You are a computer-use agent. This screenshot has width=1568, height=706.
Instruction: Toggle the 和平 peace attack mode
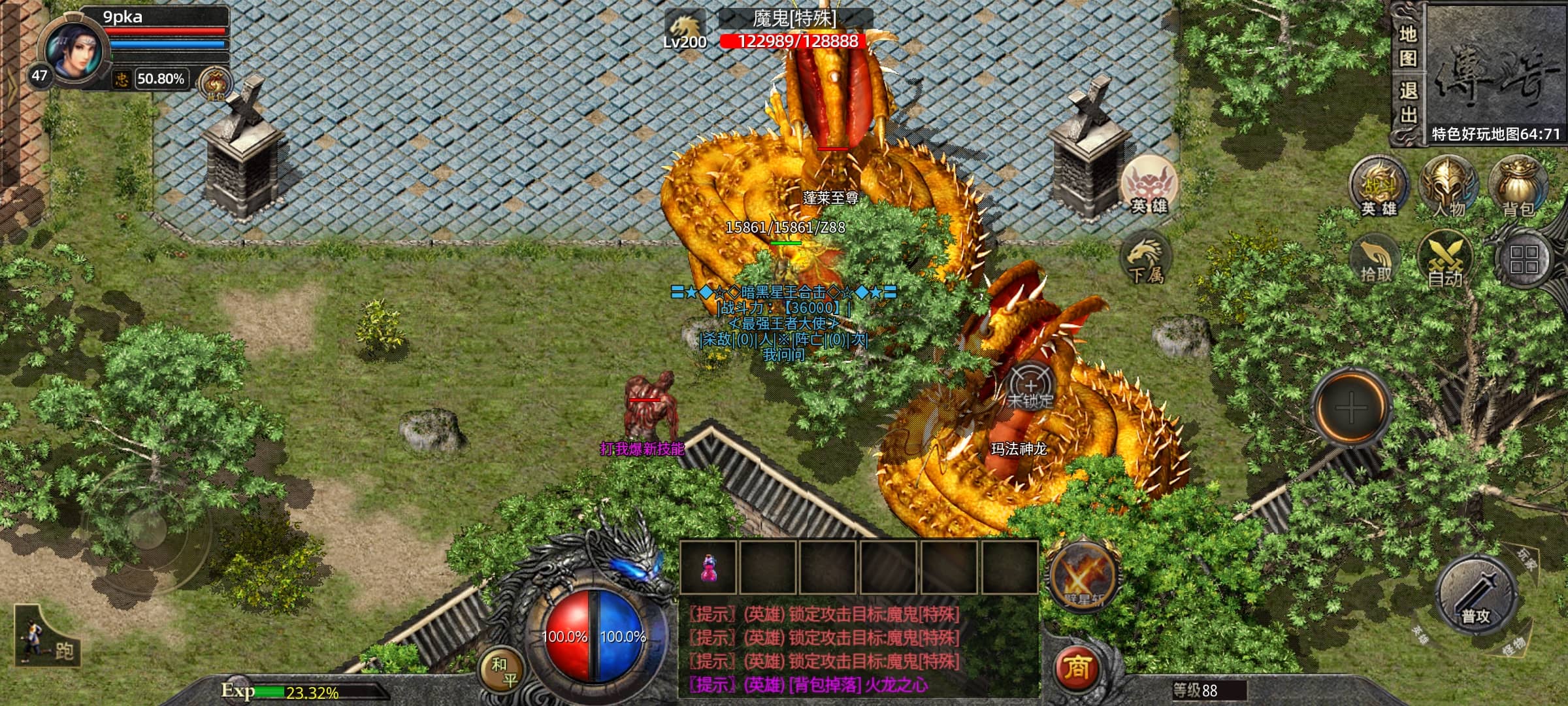(x=504, y=672)
